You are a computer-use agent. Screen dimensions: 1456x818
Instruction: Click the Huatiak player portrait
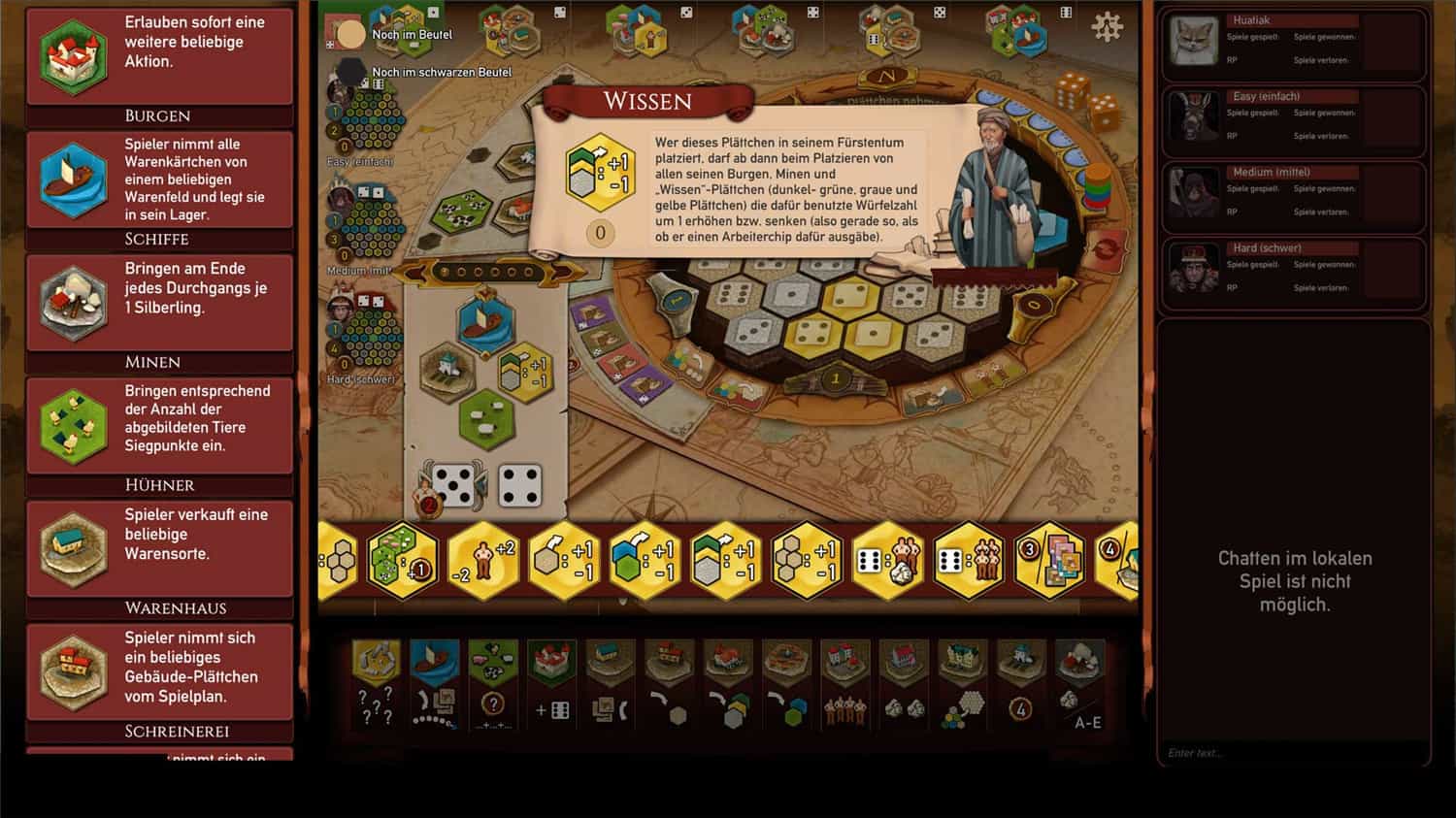pos(1193,44)
